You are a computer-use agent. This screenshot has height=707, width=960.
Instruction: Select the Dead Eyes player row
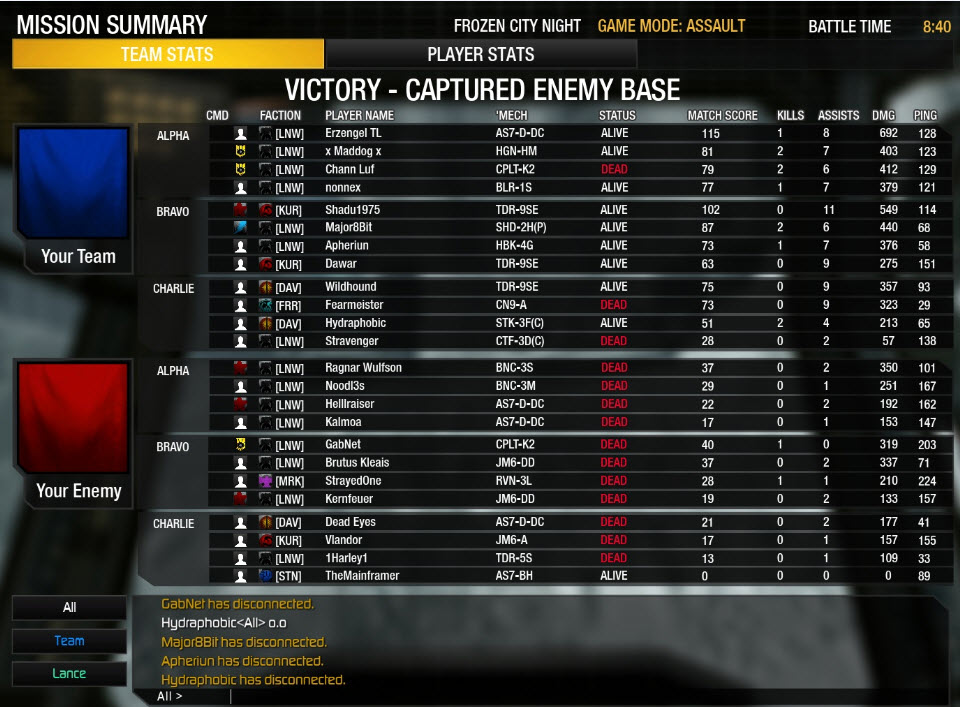[x=350, y=522]
